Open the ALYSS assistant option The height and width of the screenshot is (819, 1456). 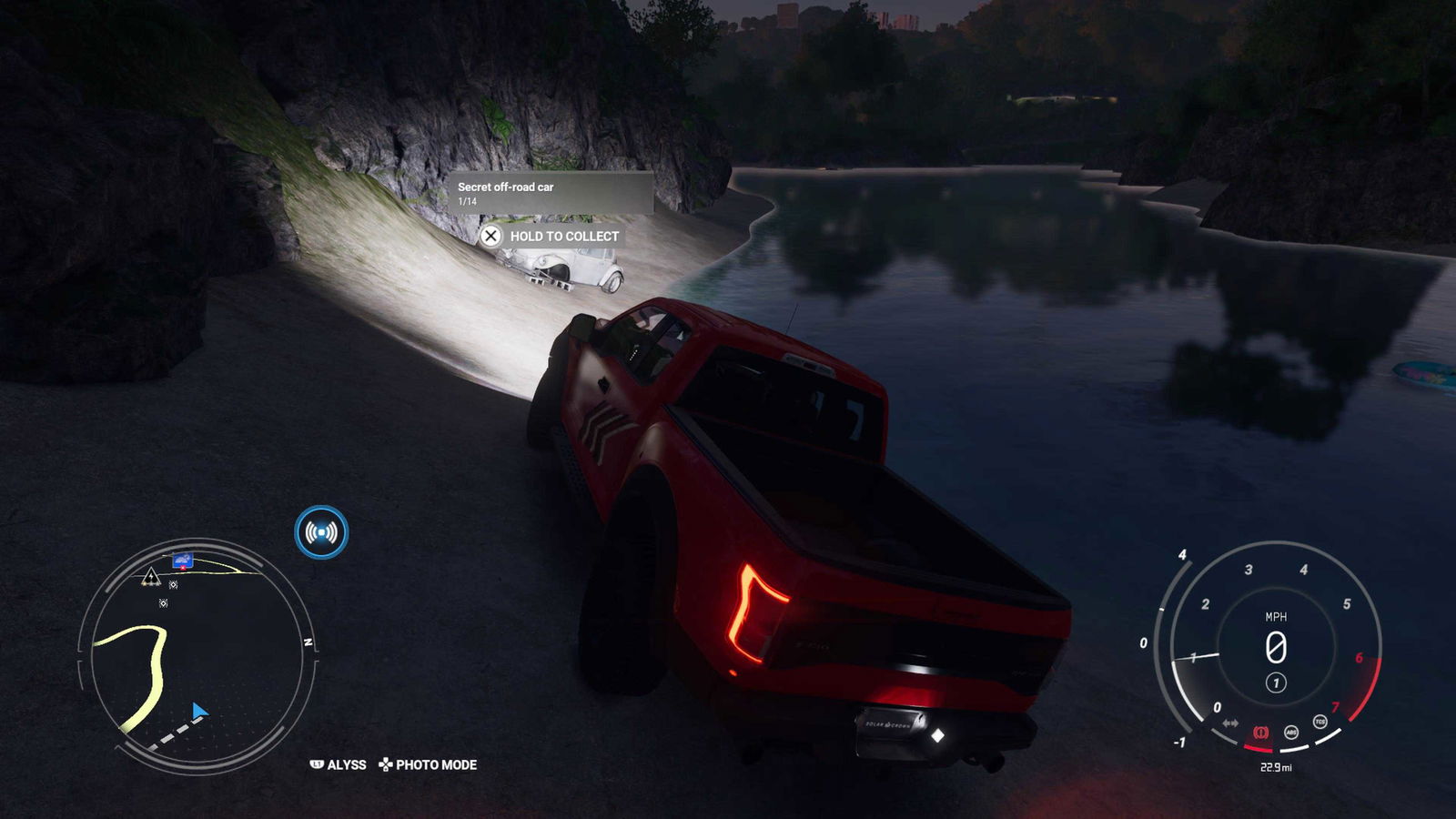(x=339, y=764)
